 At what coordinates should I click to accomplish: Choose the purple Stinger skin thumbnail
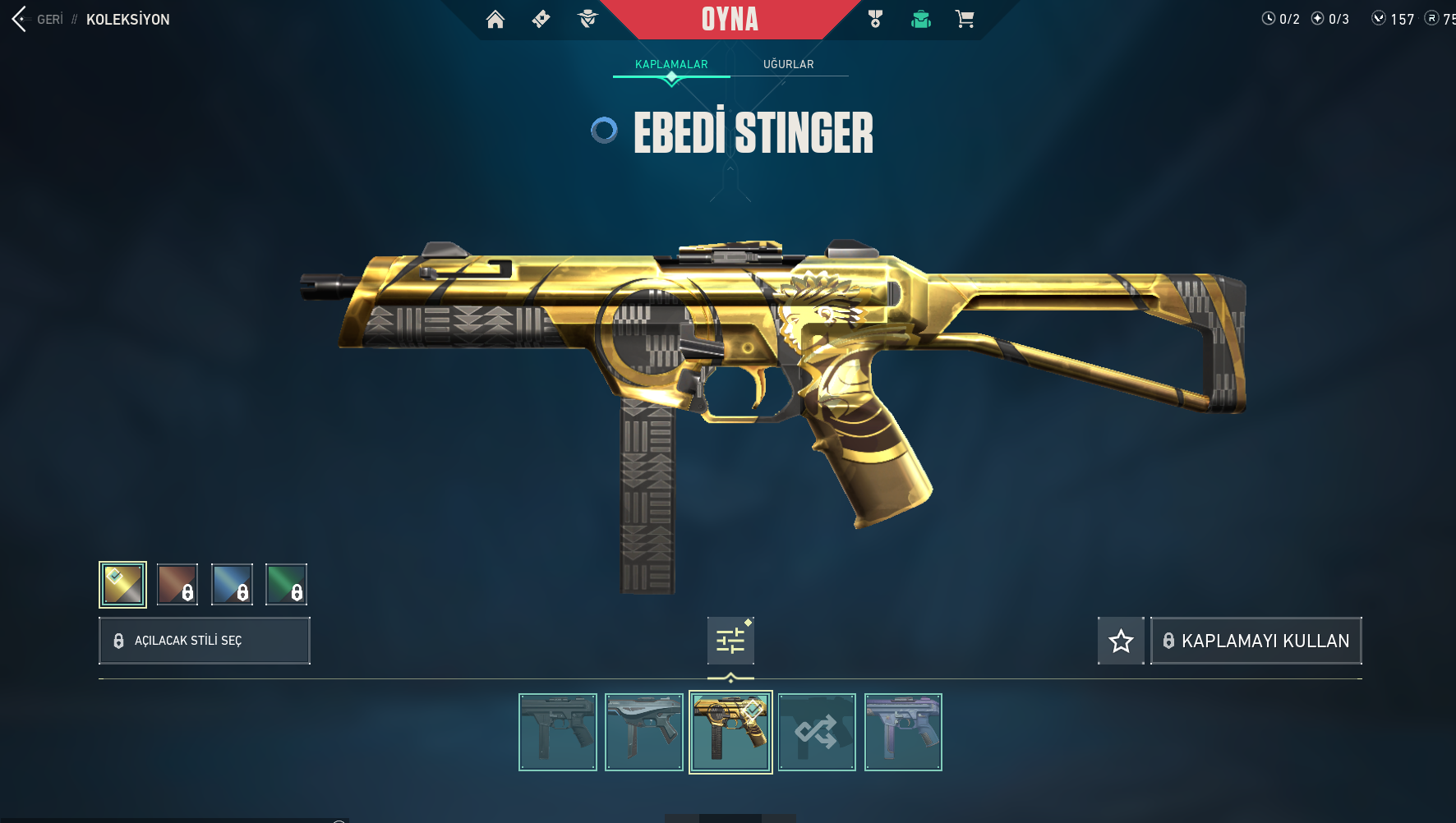(x=903, y=732)
